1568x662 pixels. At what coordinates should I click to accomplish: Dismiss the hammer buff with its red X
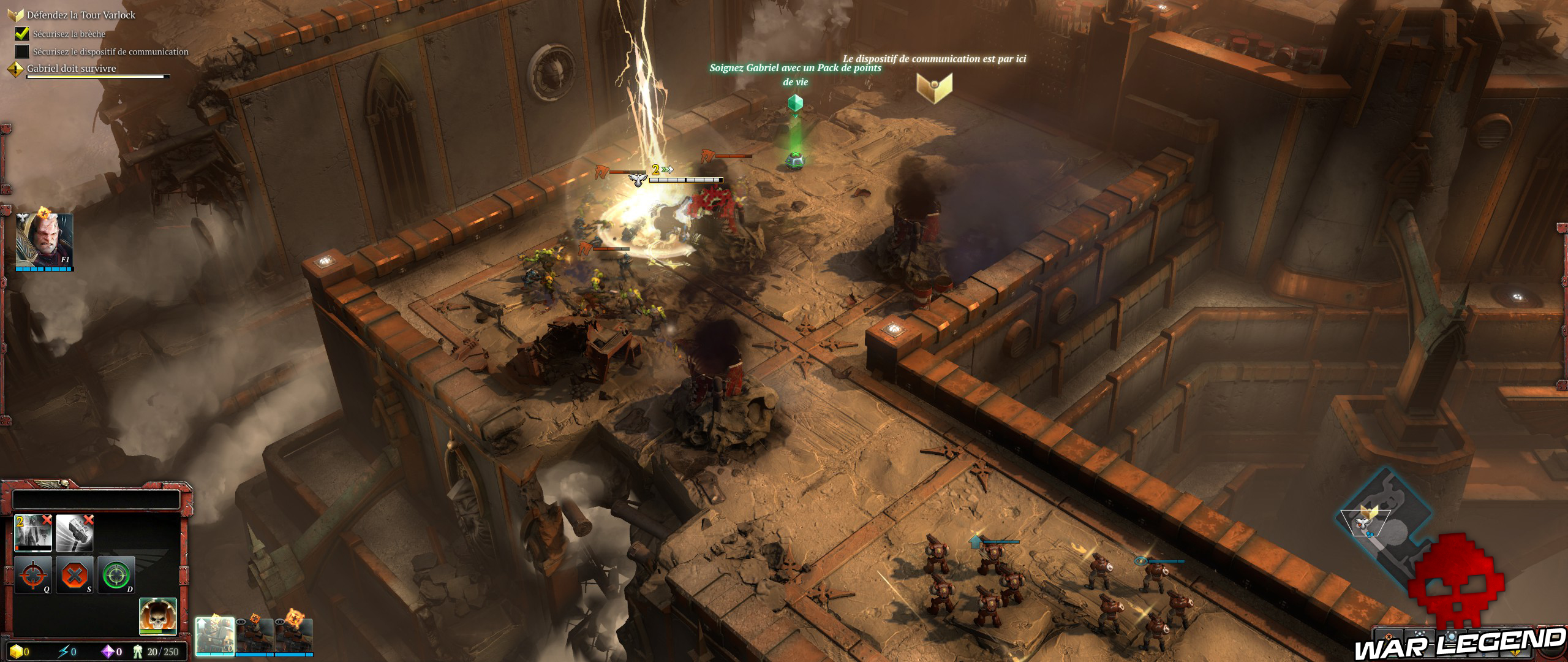click(88, 520)
